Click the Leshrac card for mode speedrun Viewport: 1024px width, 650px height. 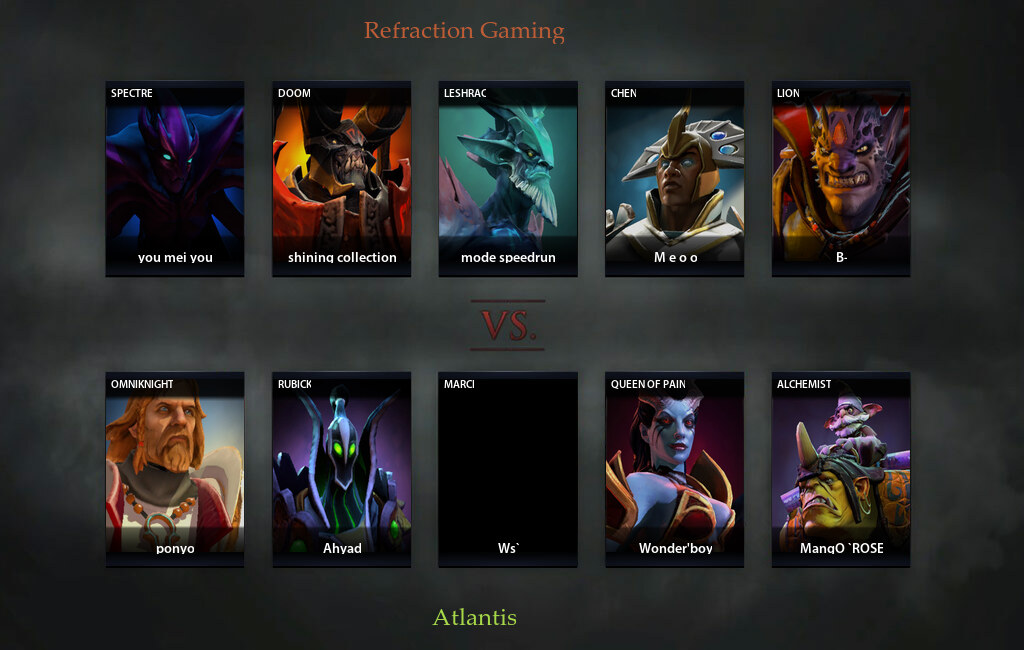click(508, 178)
